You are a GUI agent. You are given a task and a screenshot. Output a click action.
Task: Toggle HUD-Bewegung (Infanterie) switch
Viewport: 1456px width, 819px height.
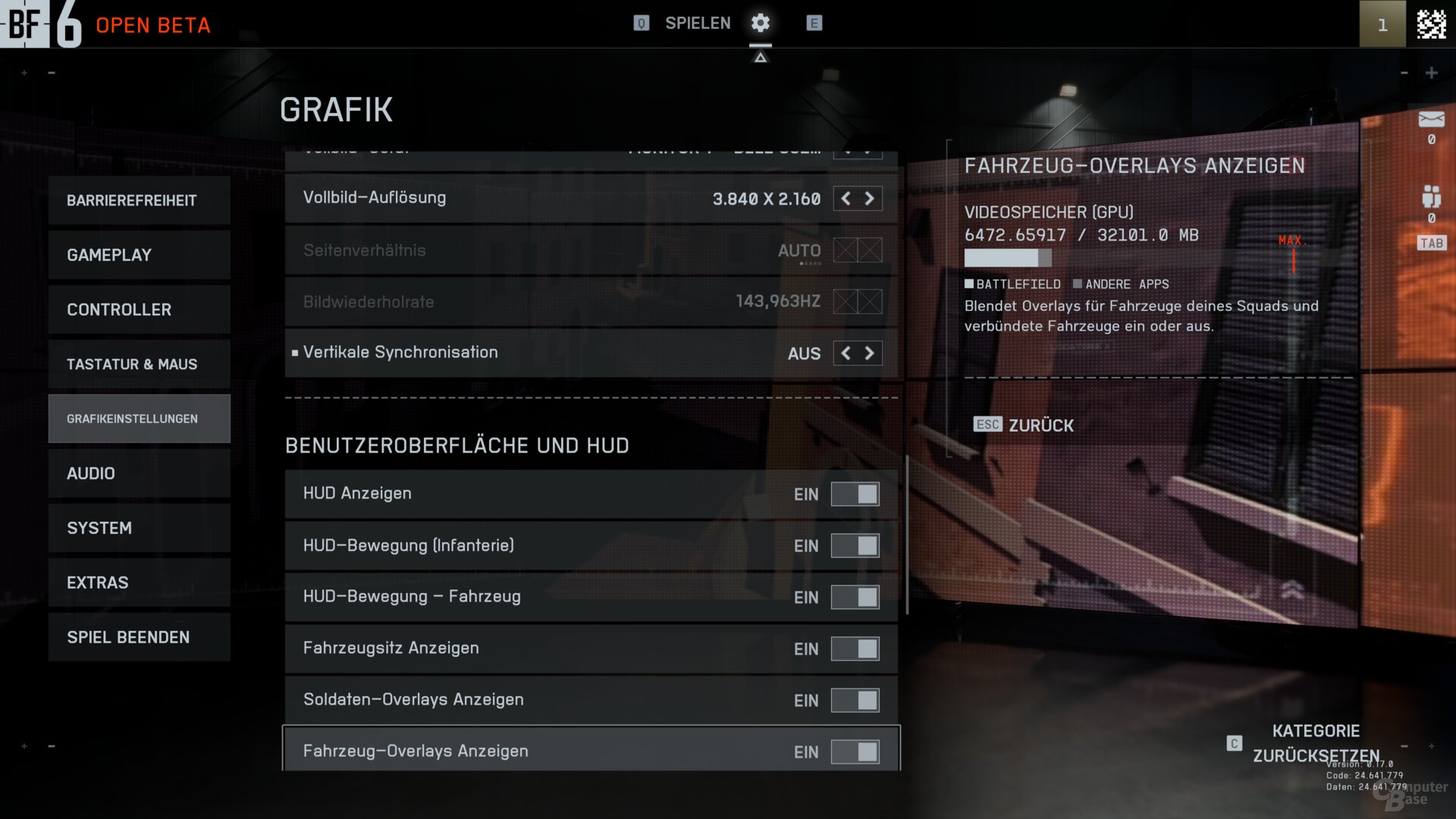[855, 546]
